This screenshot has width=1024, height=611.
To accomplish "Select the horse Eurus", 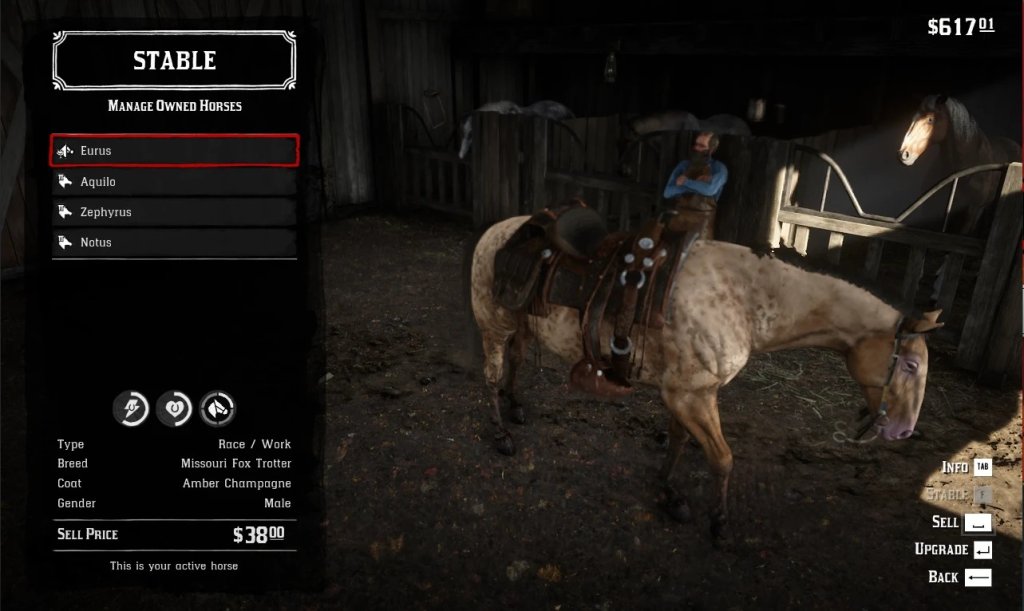I will tap(175, 151).
